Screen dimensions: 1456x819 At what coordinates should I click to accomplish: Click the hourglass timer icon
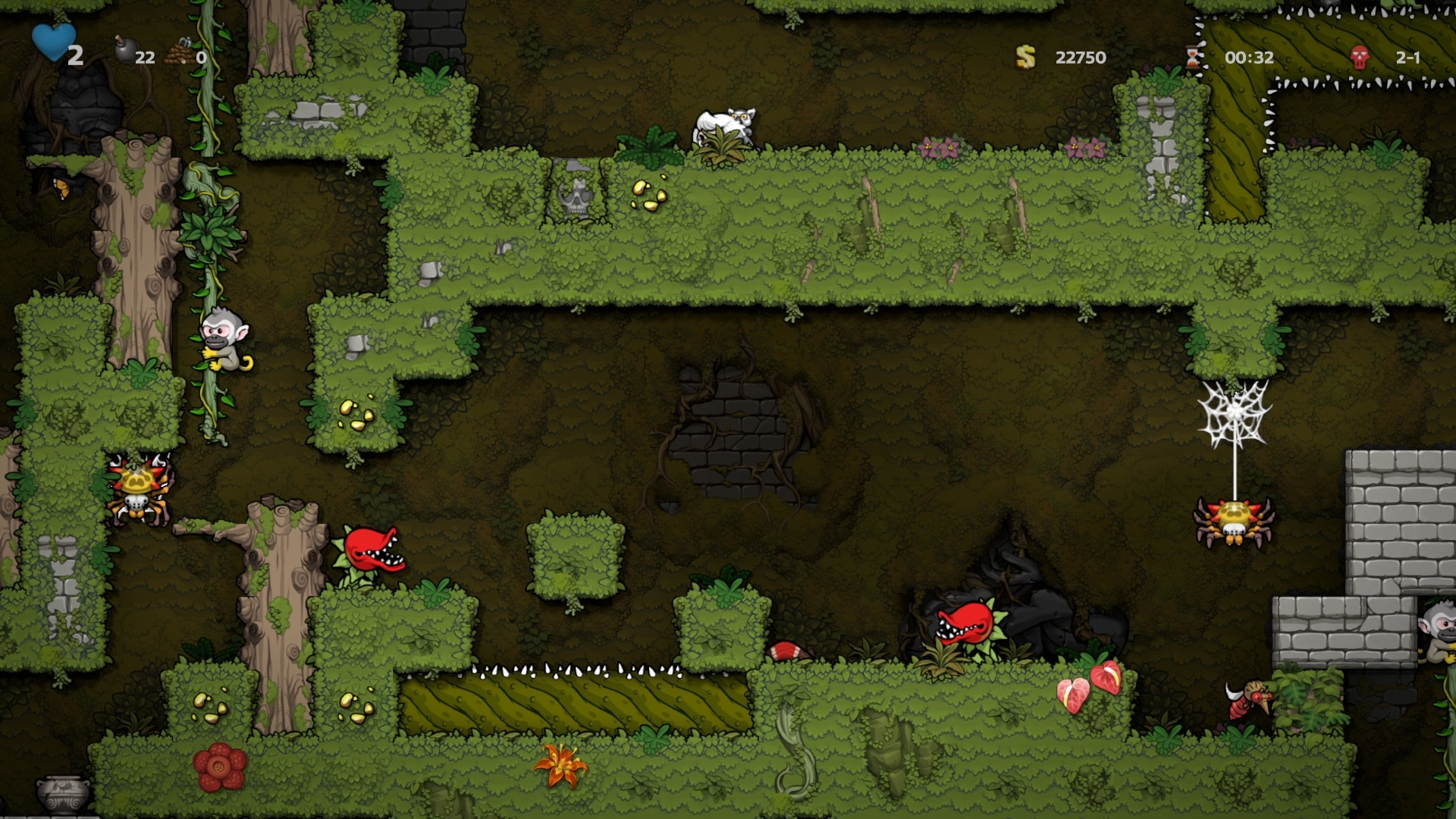click(x=1194, y=56)
